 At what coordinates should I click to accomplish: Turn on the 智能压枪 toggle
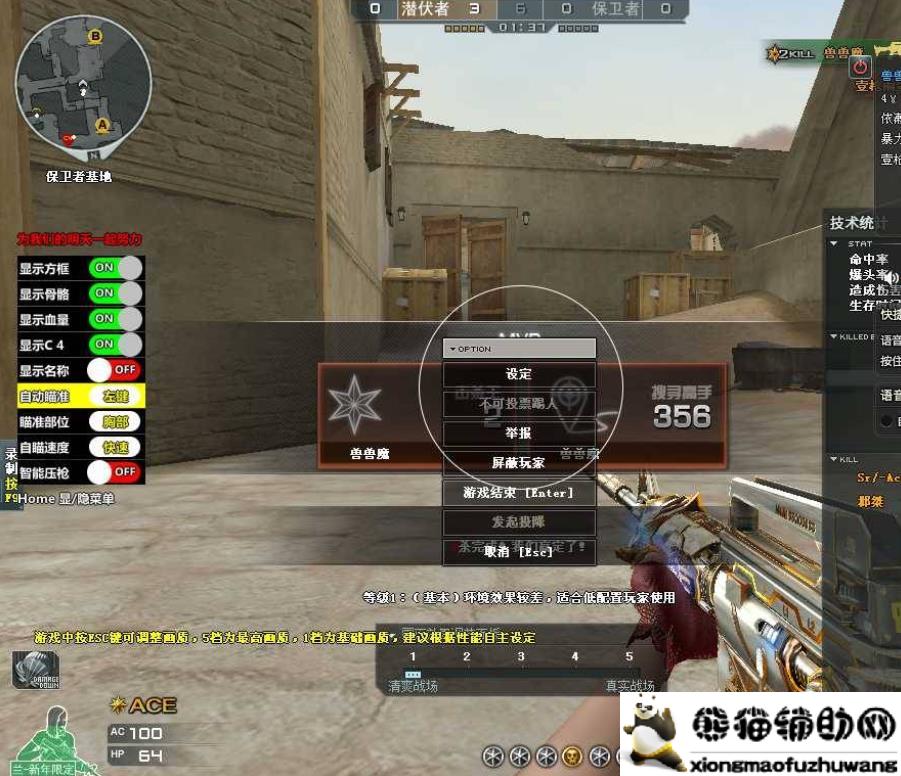tap(115, 471)
